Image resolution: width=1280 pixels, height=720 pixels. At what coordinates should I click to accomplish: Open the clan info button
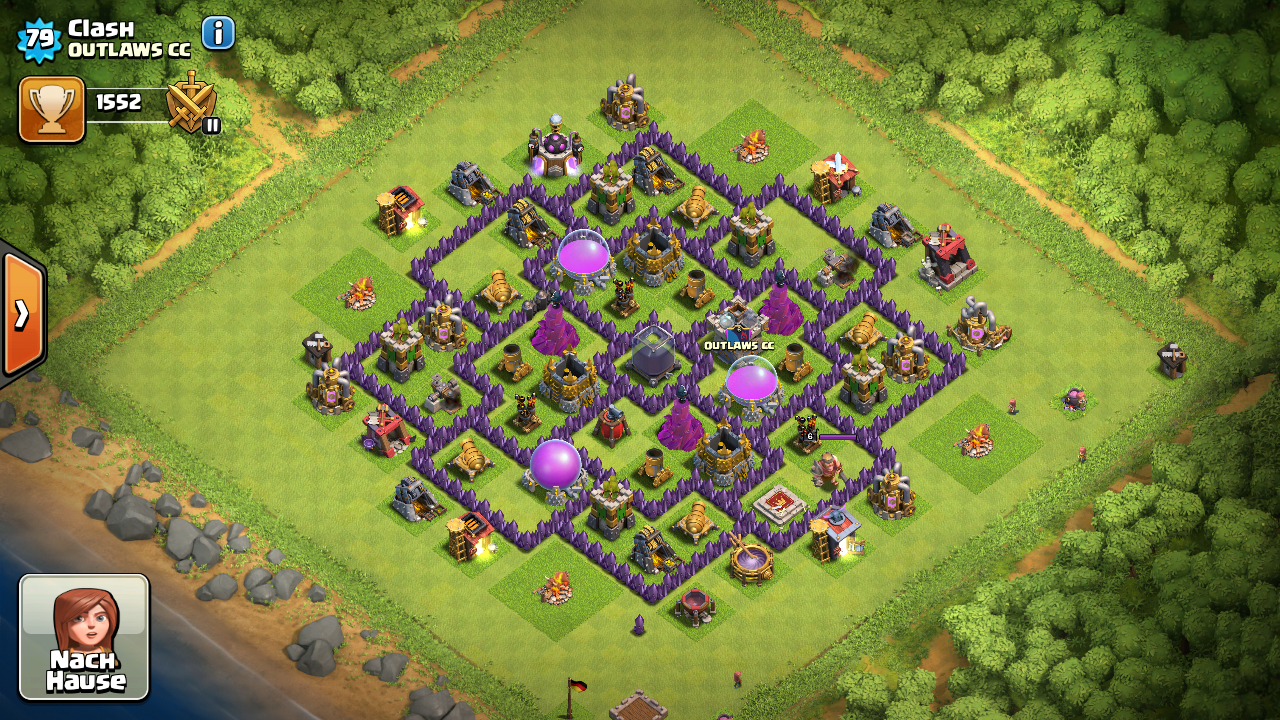pos(218,33)
